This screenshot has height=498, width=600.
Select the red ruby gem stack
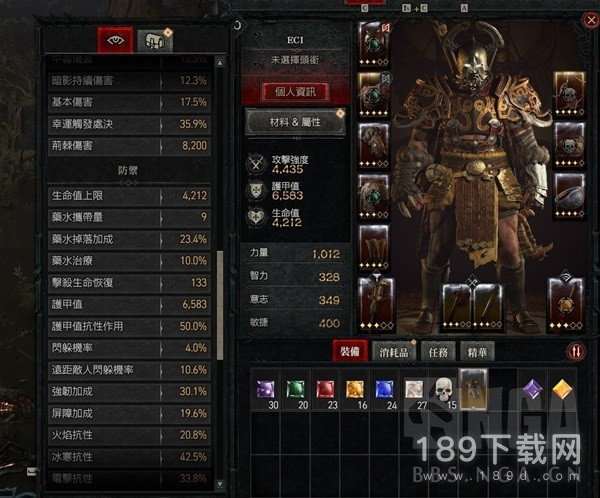click(324, 388)
